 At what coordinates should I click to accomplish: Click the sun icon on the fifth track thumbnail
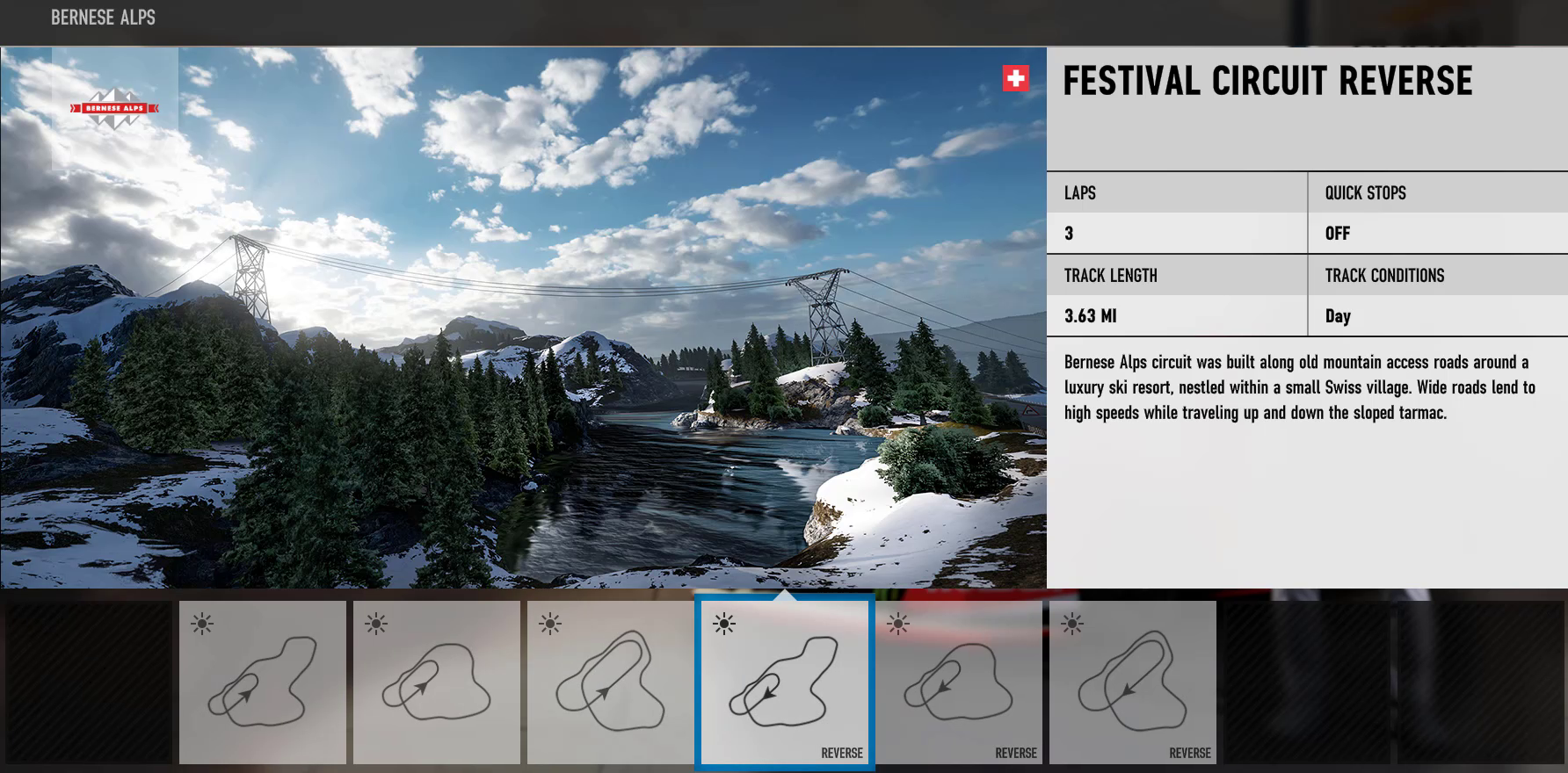click(x=898, y=624)
